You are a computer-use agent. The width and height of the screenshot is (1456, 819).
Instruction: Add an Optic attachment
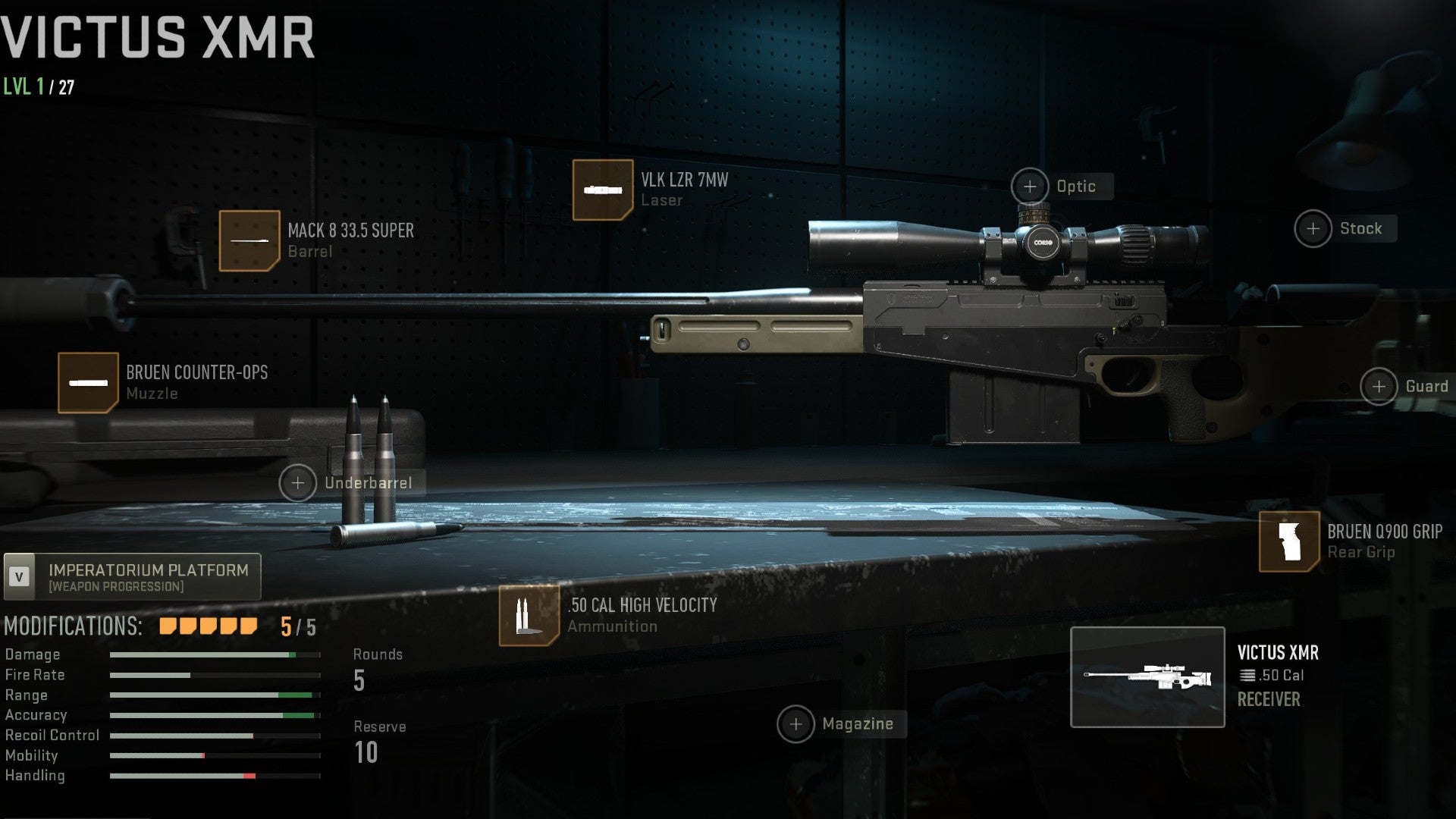pos(1030,187)
